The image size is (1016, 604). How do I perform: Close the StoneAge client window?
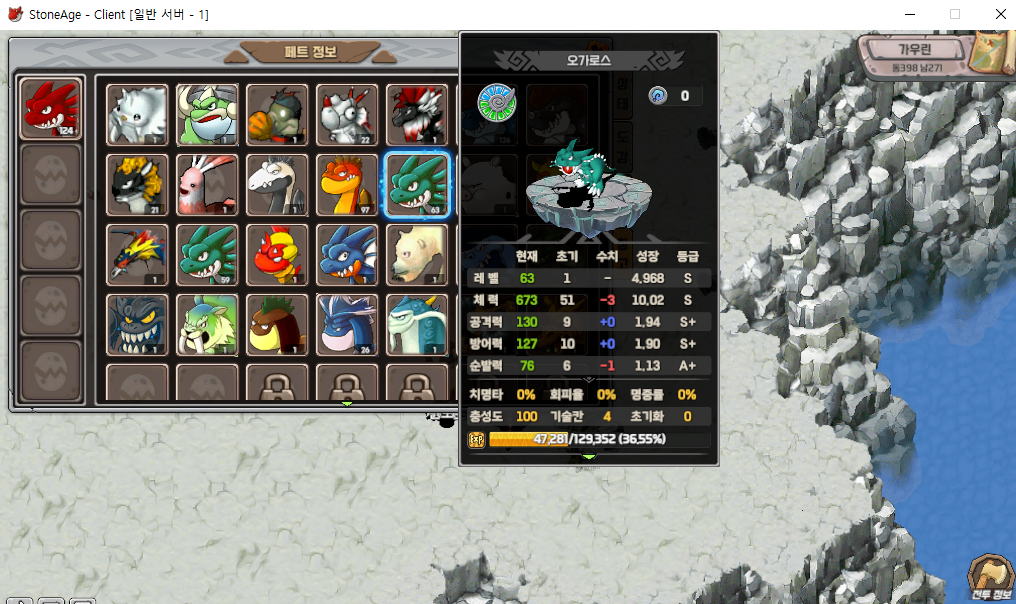coord(1000,15)
